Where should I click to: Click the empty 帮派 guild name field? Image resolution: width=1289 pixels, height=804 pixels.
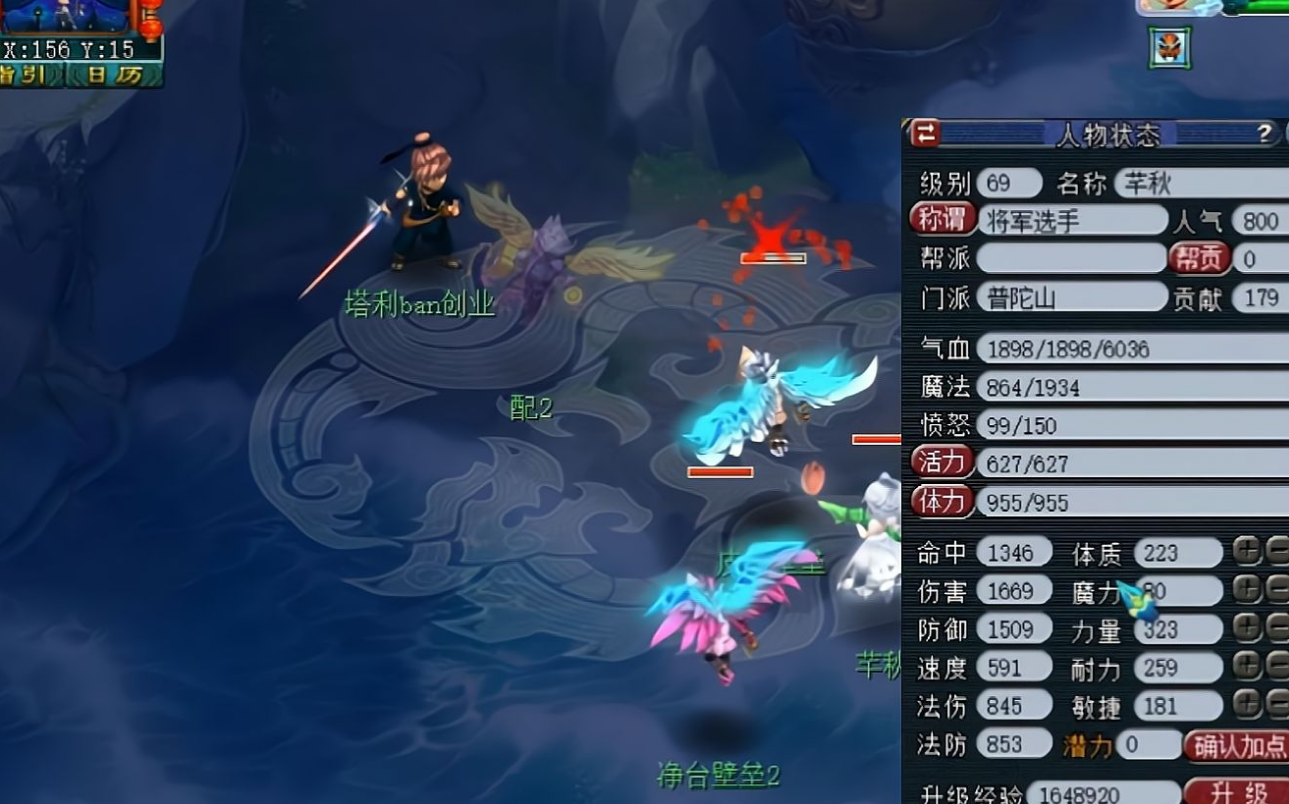(1070, 259)
